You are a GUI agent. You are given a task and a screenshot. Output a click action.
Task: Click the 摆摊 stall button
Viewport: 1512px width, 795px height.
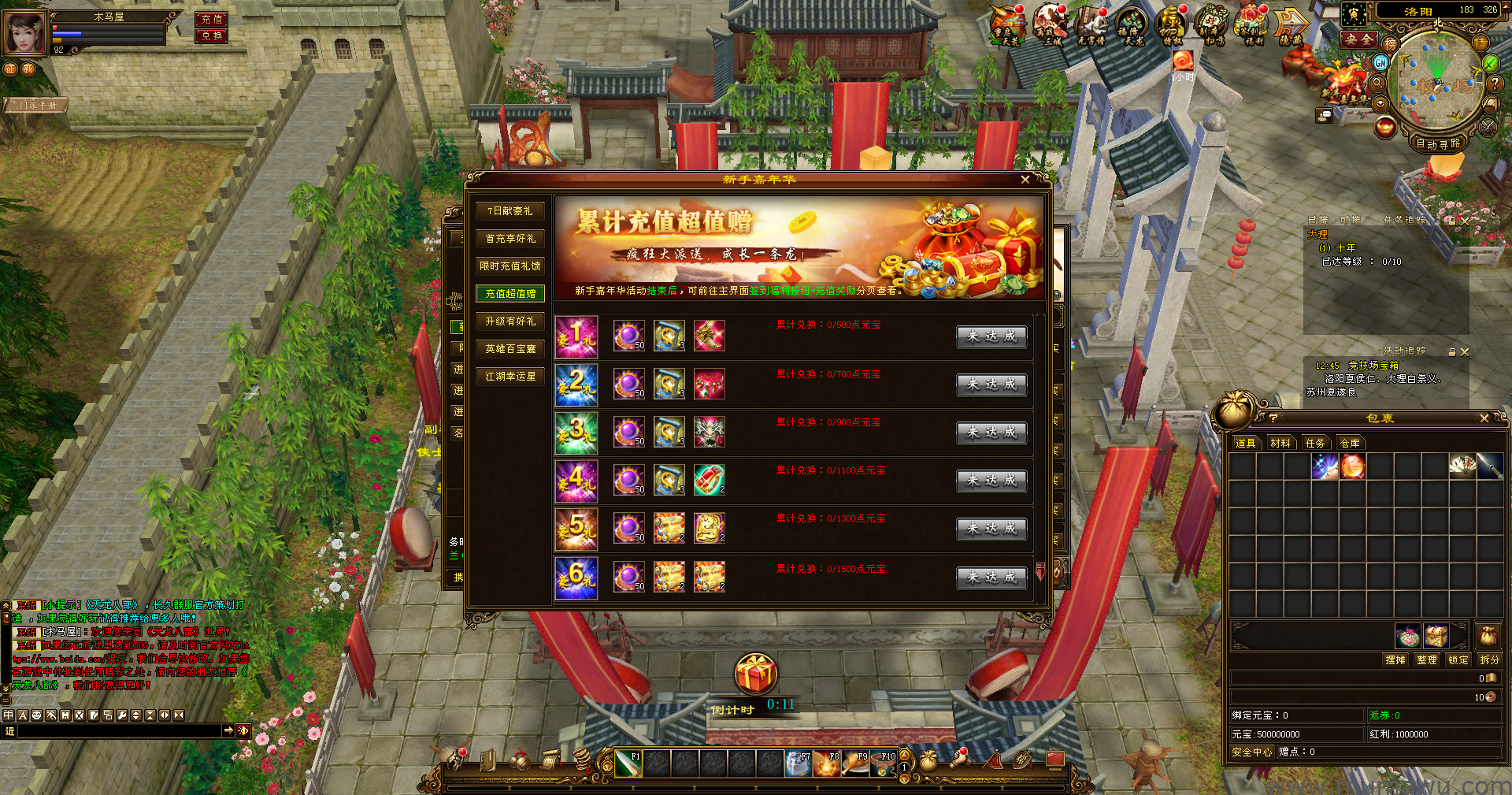pyautogui.click(x=1395, y=659)
